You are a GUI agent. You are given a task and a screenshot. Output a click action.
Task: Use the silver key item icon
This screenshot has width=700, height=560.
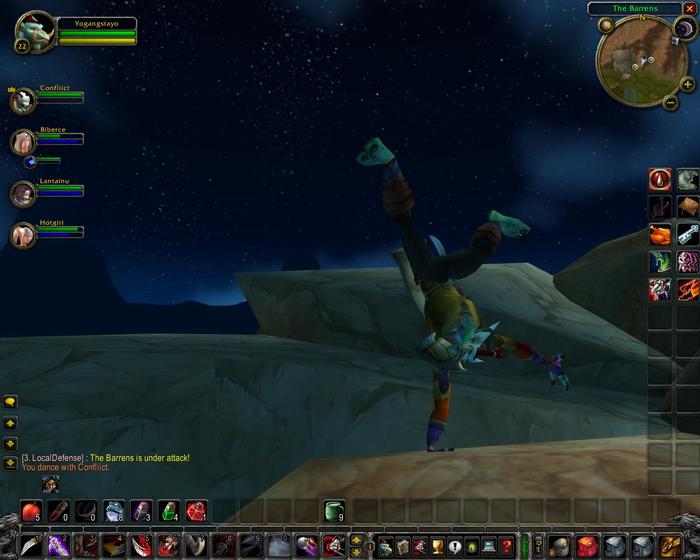[x=687, y=235]
